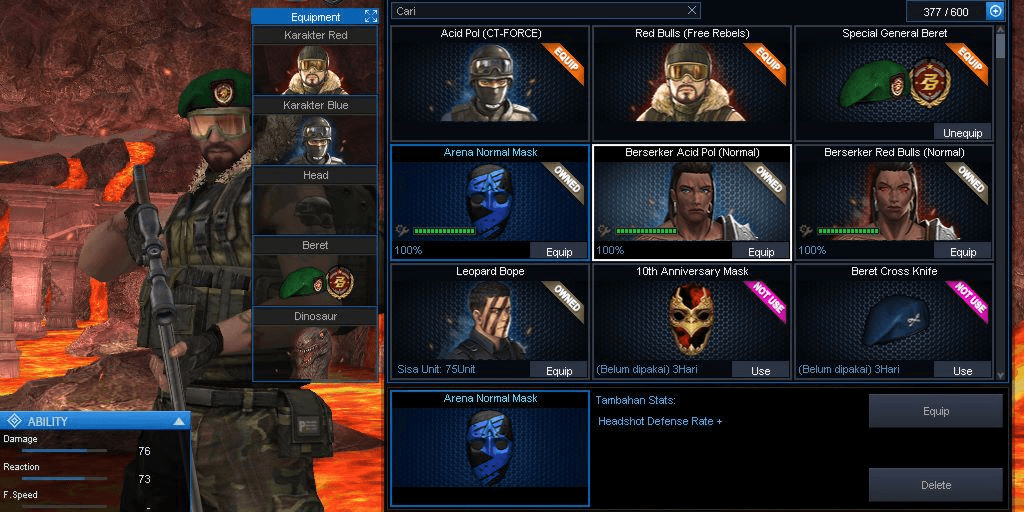Screen dimensions: 1024x512
Task: Use the 10th Anniversary Mask
Action: pyautogui.click(x=761, y=370)
